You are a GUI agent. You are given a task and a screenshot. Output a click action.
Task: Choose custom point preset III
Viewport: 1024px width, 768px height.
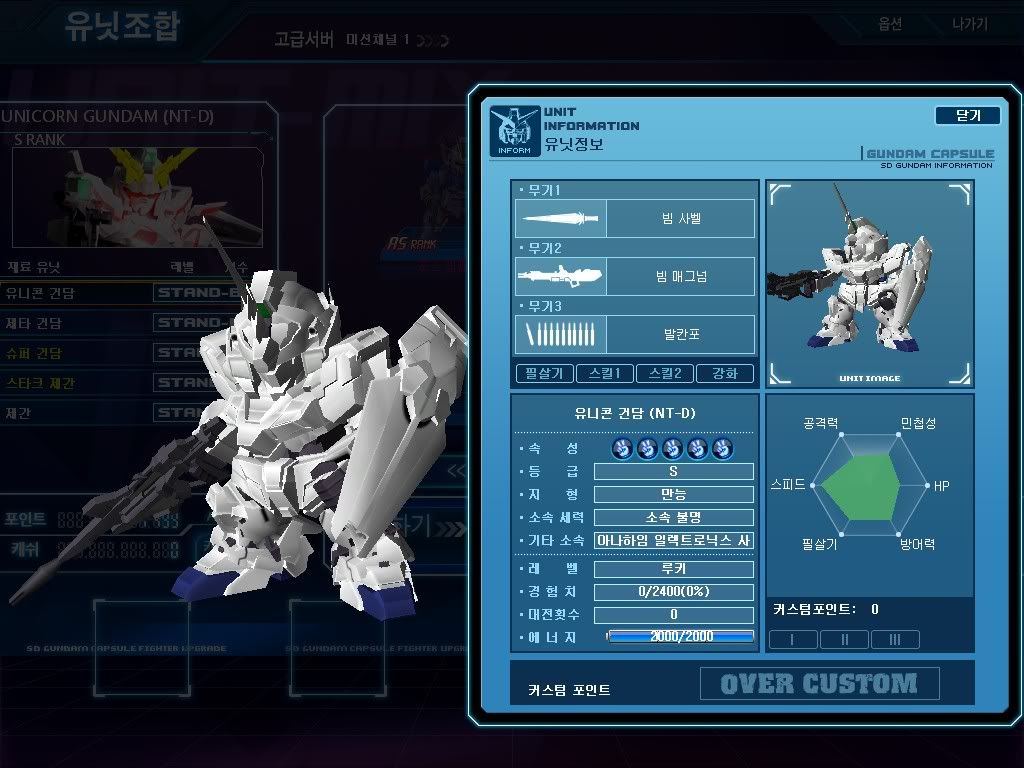(x=895, y=639)
